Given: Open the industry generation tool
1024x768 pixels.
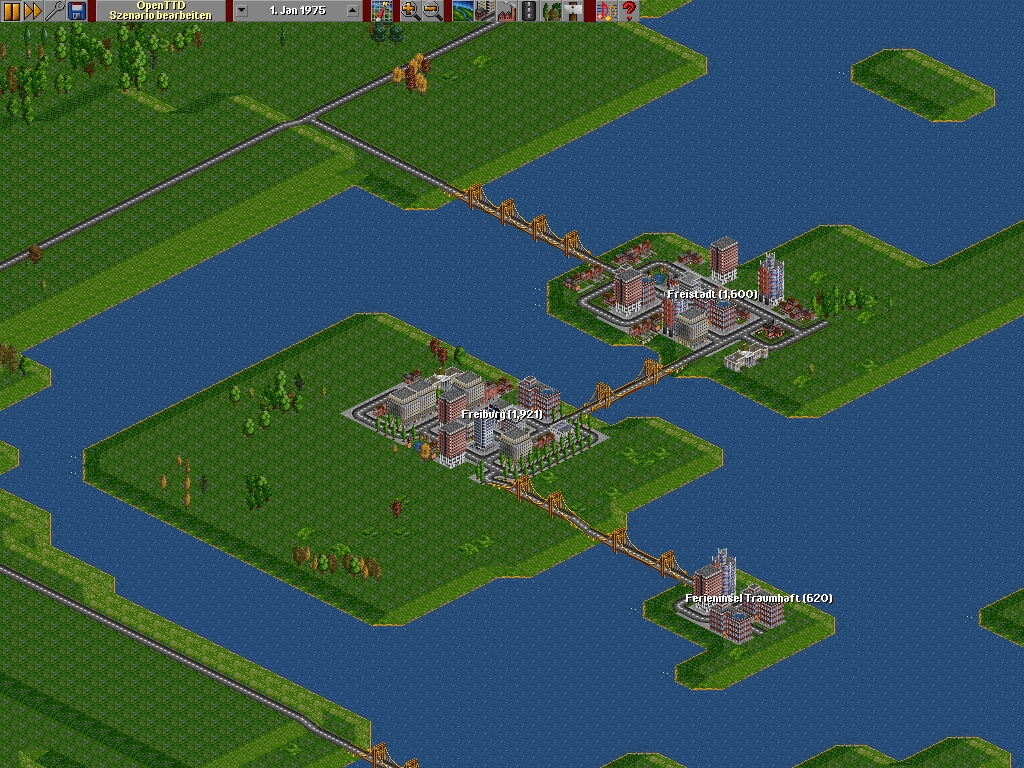Looking at the screenshot, I should pyautogui.click(x=507, y=11).
